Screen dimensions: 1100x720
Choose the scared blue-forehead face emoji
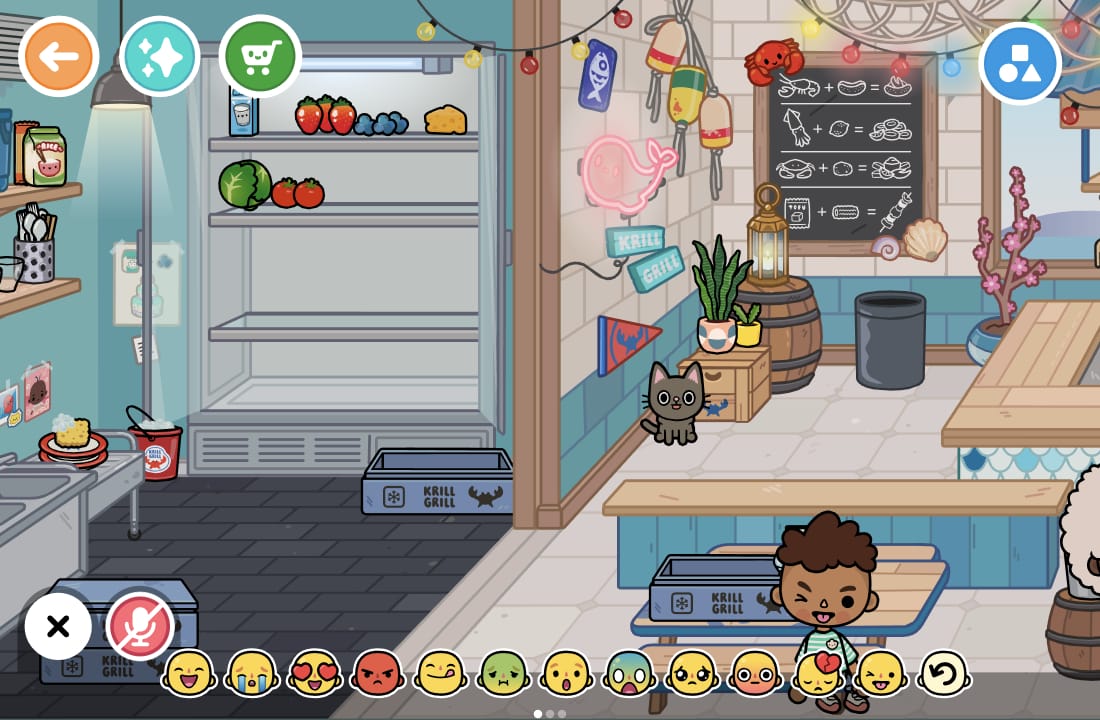click(x=630, y=674)
